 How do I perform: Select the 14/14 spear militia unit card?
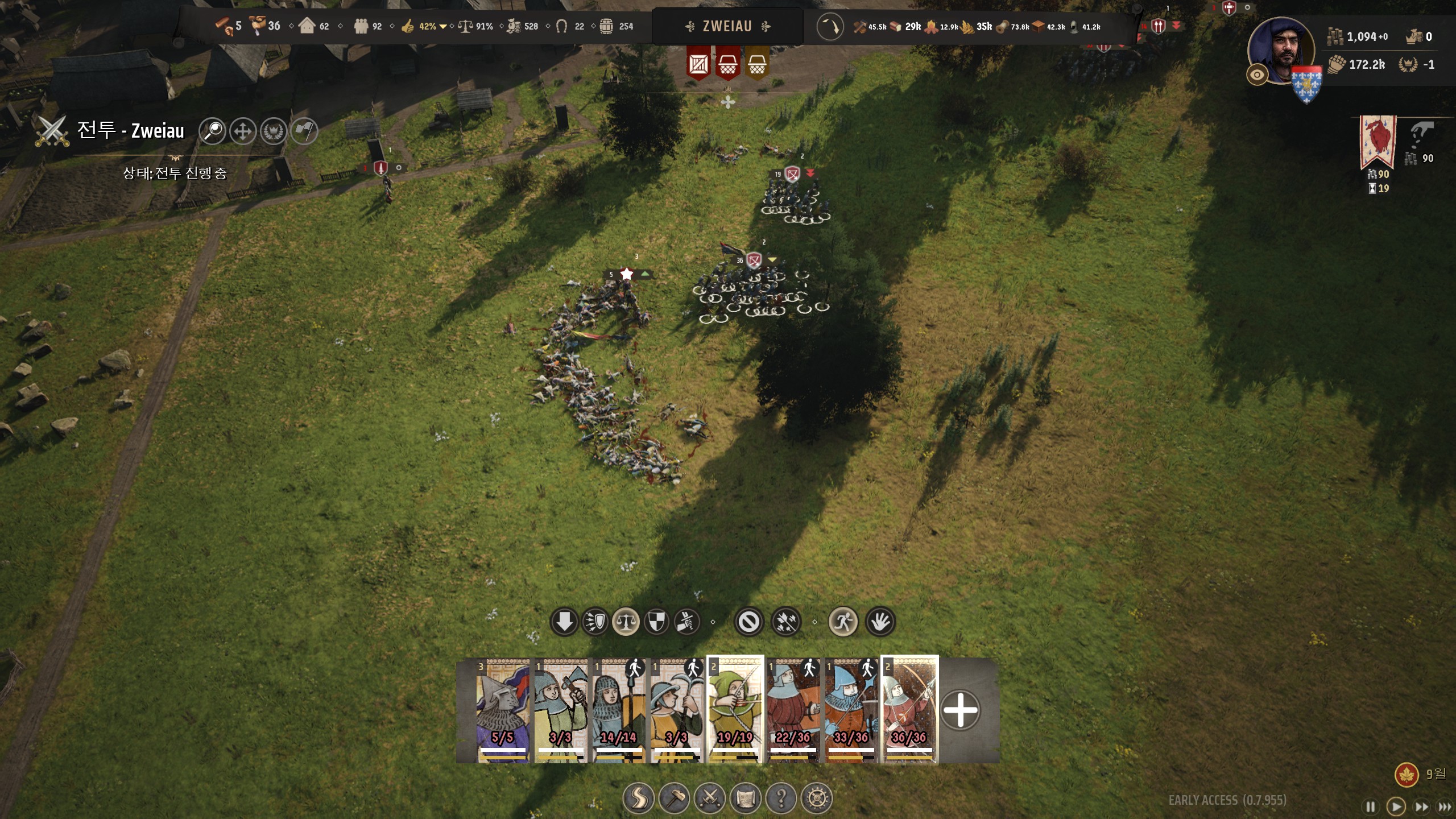click(619, 710)
